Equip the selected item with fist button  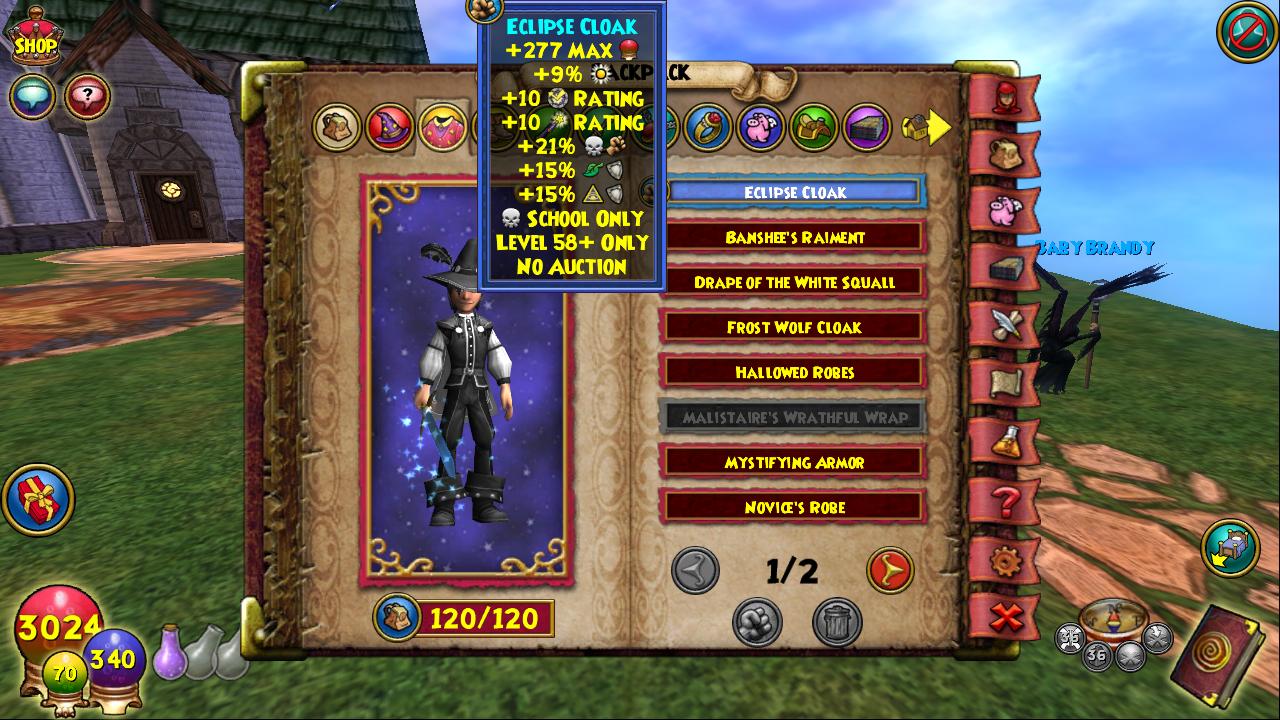point(757,622)
